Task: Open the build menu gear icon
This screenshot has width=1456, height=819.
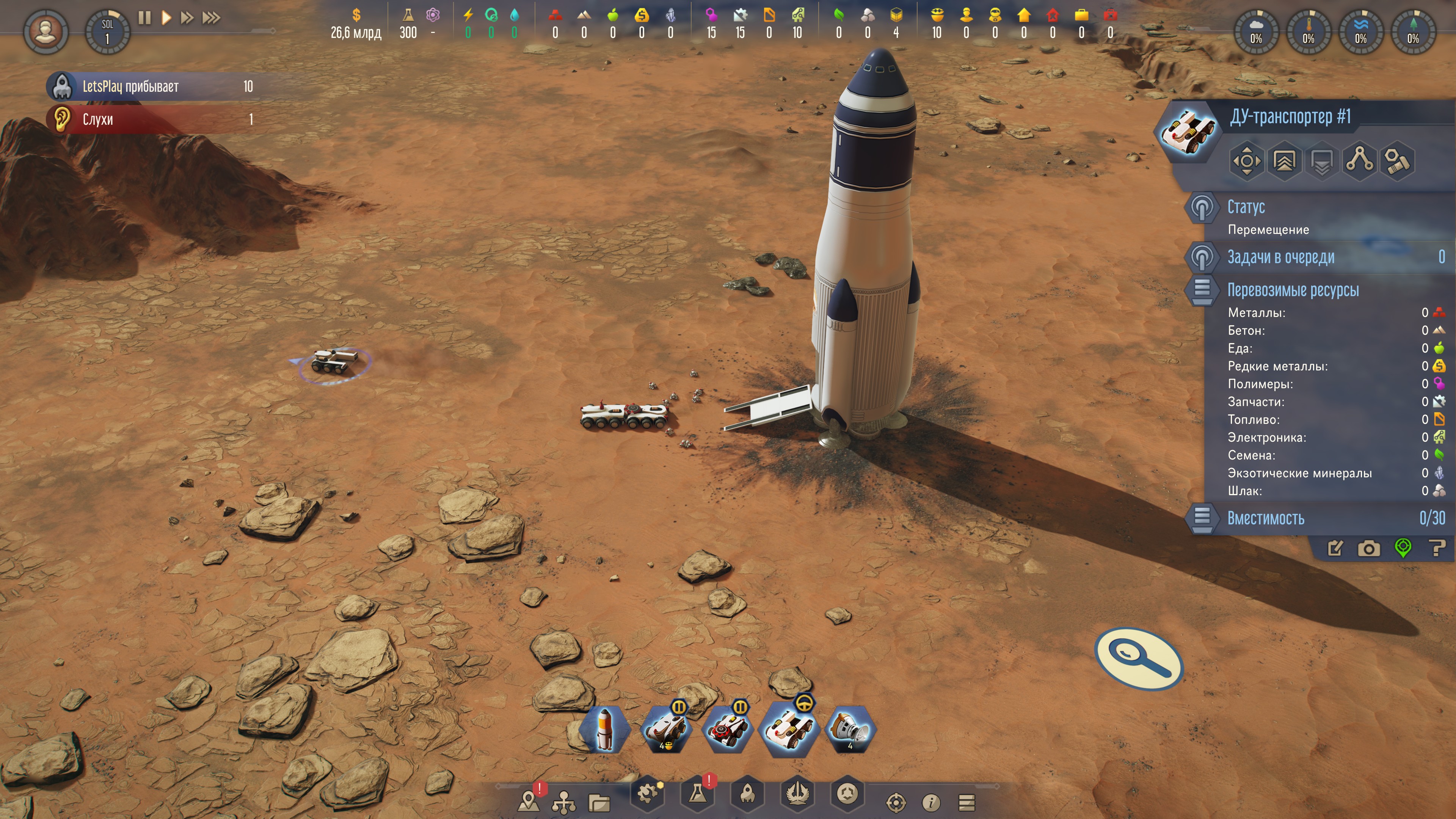Action: click(x=648, y=794)
